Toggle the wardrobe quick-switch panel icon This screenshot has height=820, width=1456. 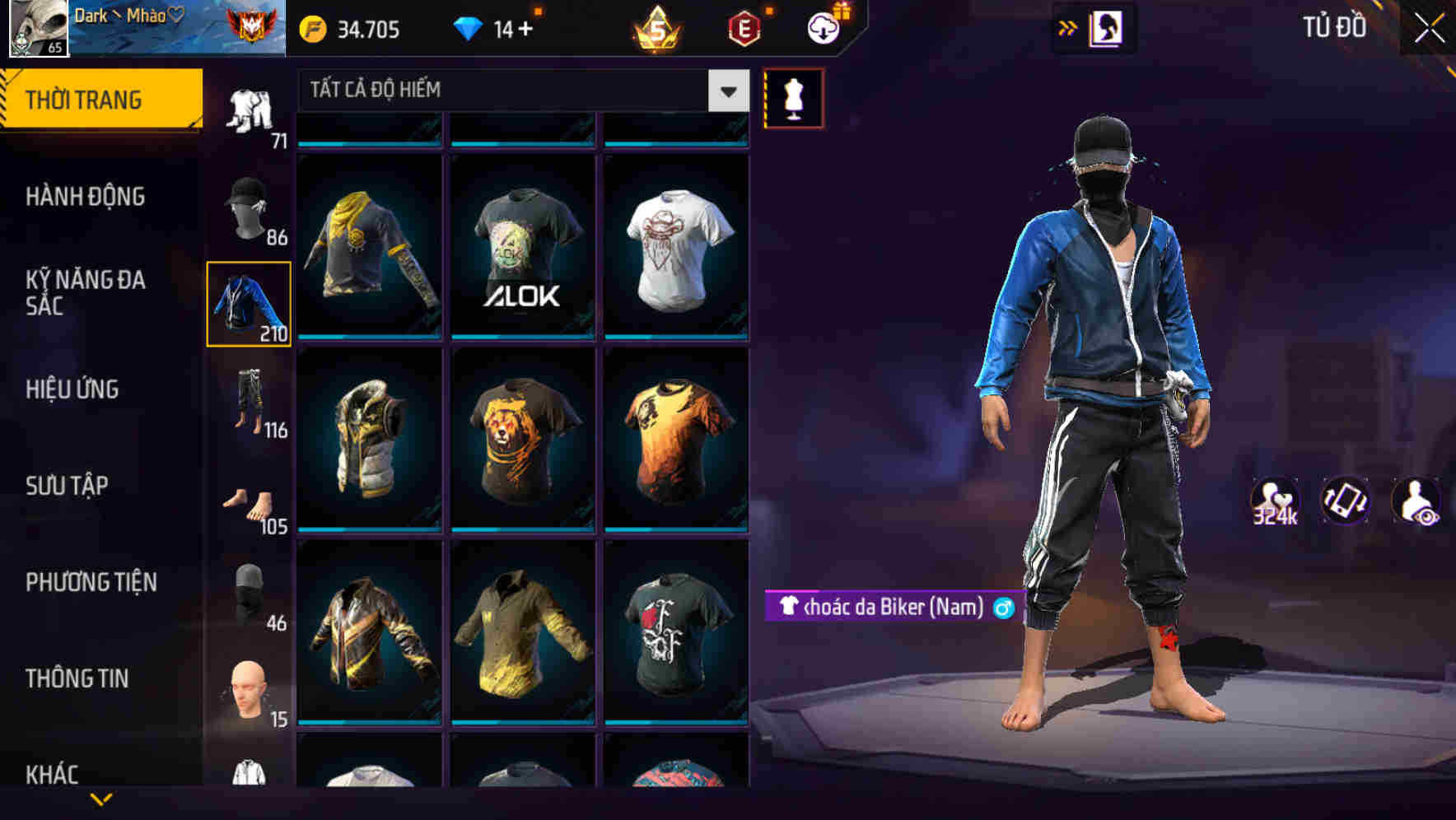[1106, 27]
